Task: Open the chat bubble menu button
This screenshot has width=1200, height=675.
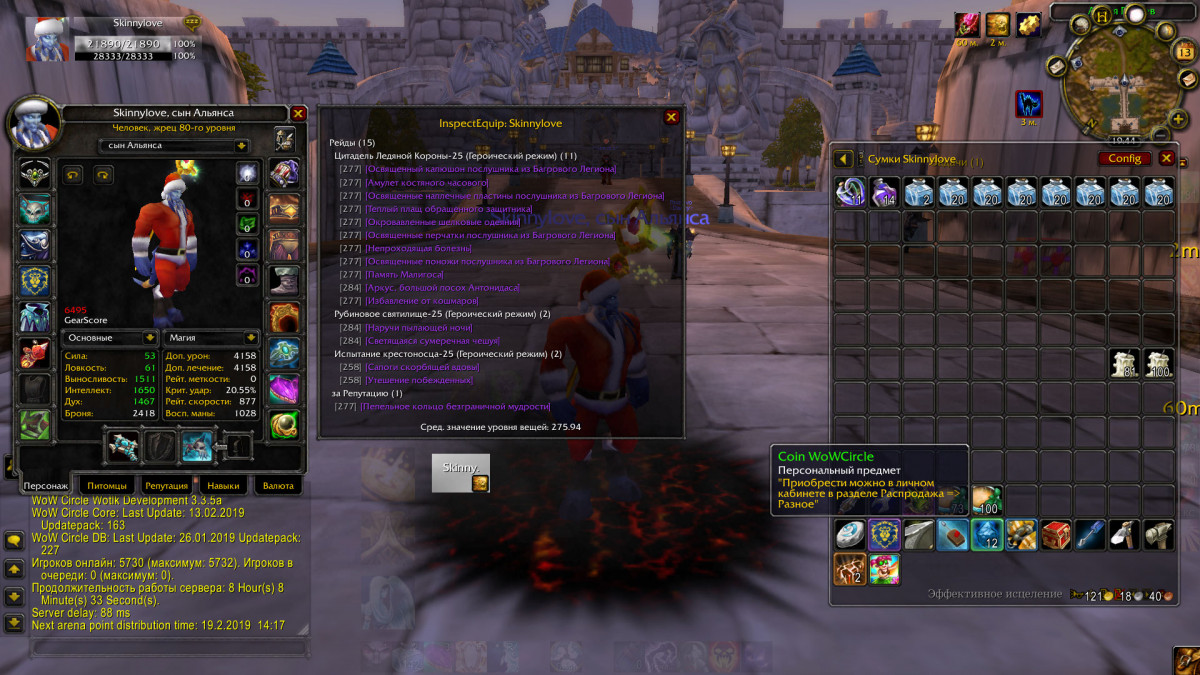Action: click(x=14, y=541)
